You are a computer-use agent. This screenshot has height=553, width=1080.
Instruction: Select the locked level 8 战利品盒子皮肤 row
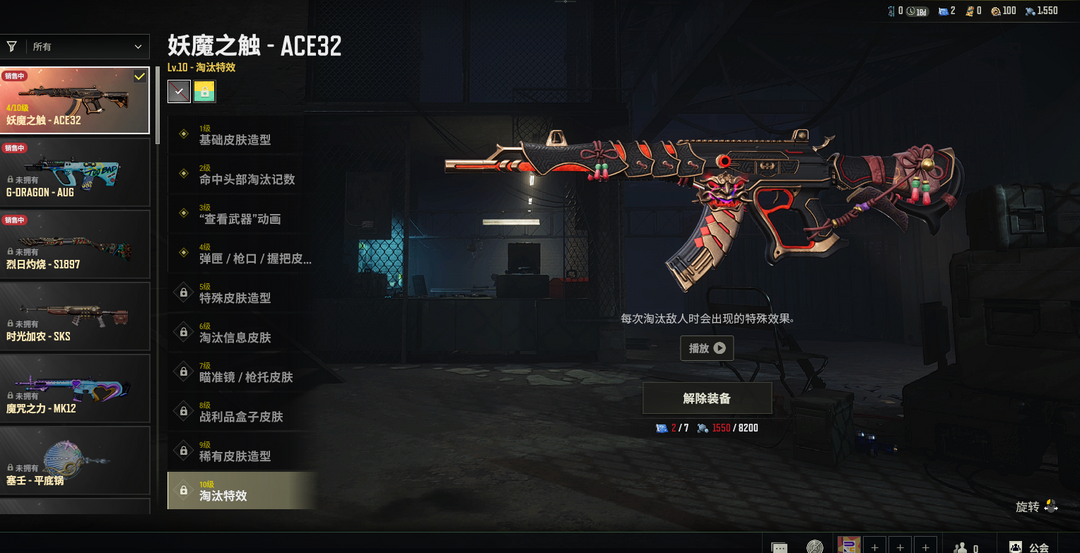(240, 411)
